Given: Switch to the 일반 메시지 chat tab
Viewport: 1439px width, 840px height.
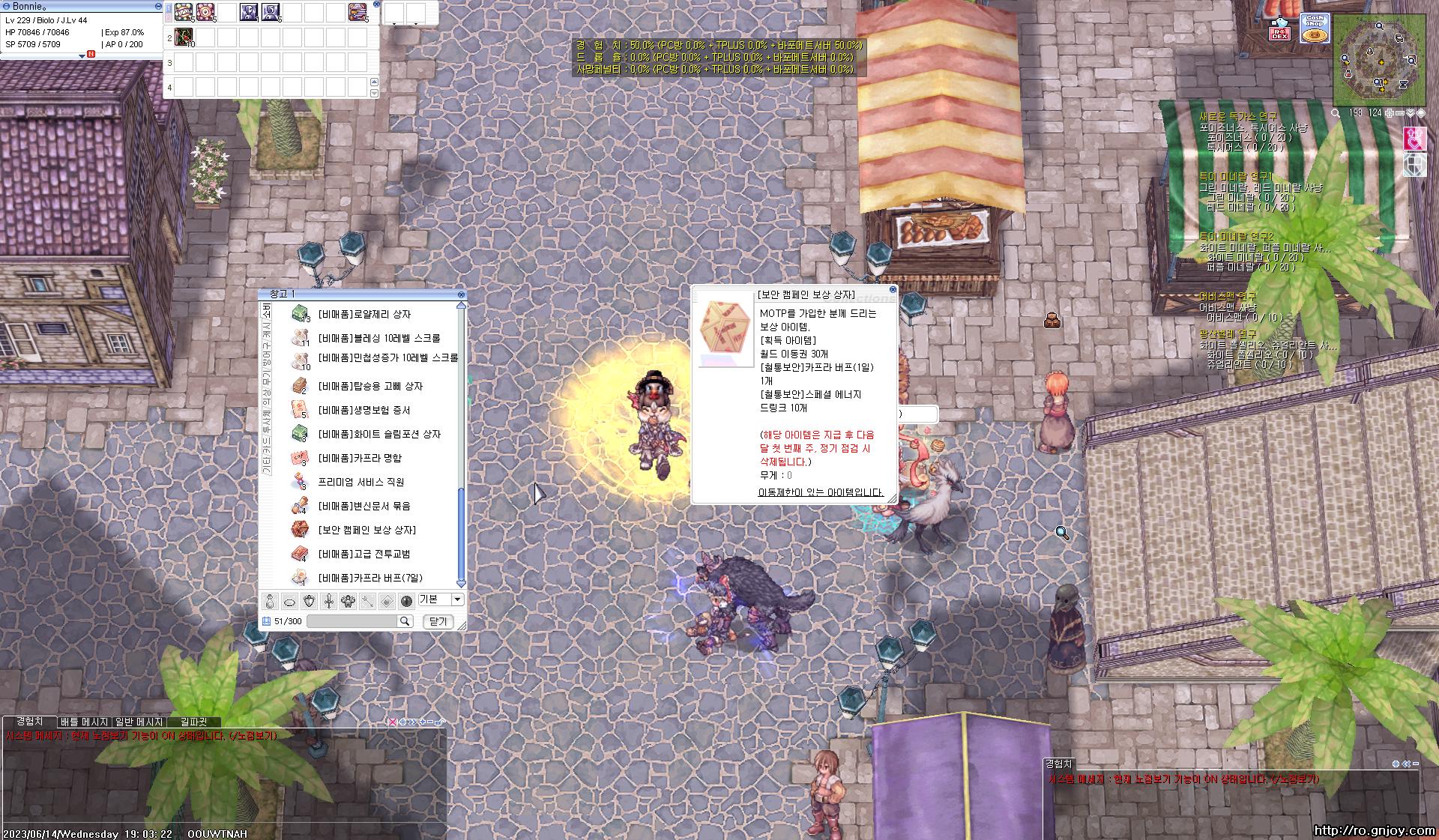Looking at the screenshot, I should (139, 722).
